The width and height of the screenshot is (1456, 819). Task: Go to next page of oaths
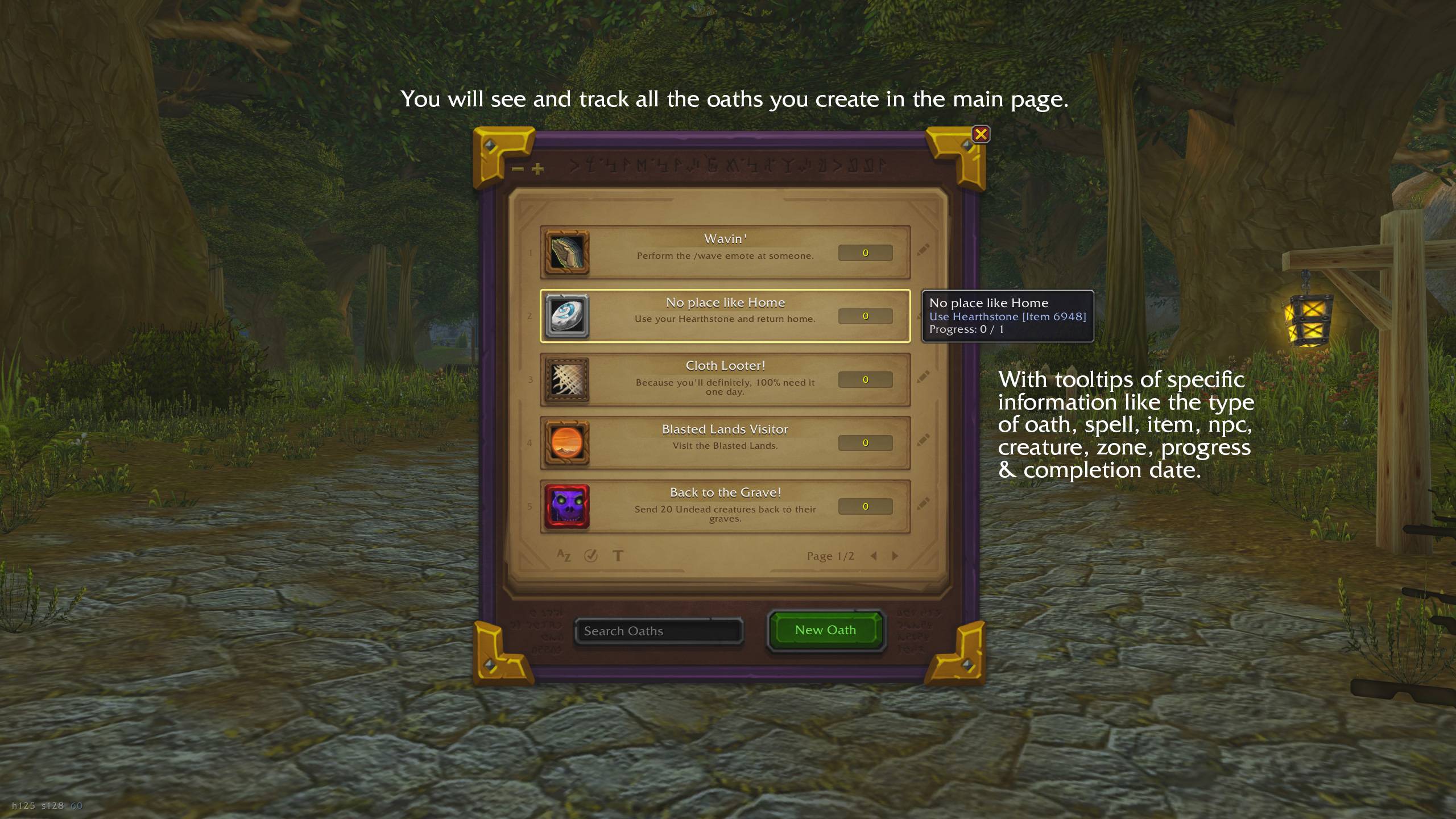[x=896, y=556]
